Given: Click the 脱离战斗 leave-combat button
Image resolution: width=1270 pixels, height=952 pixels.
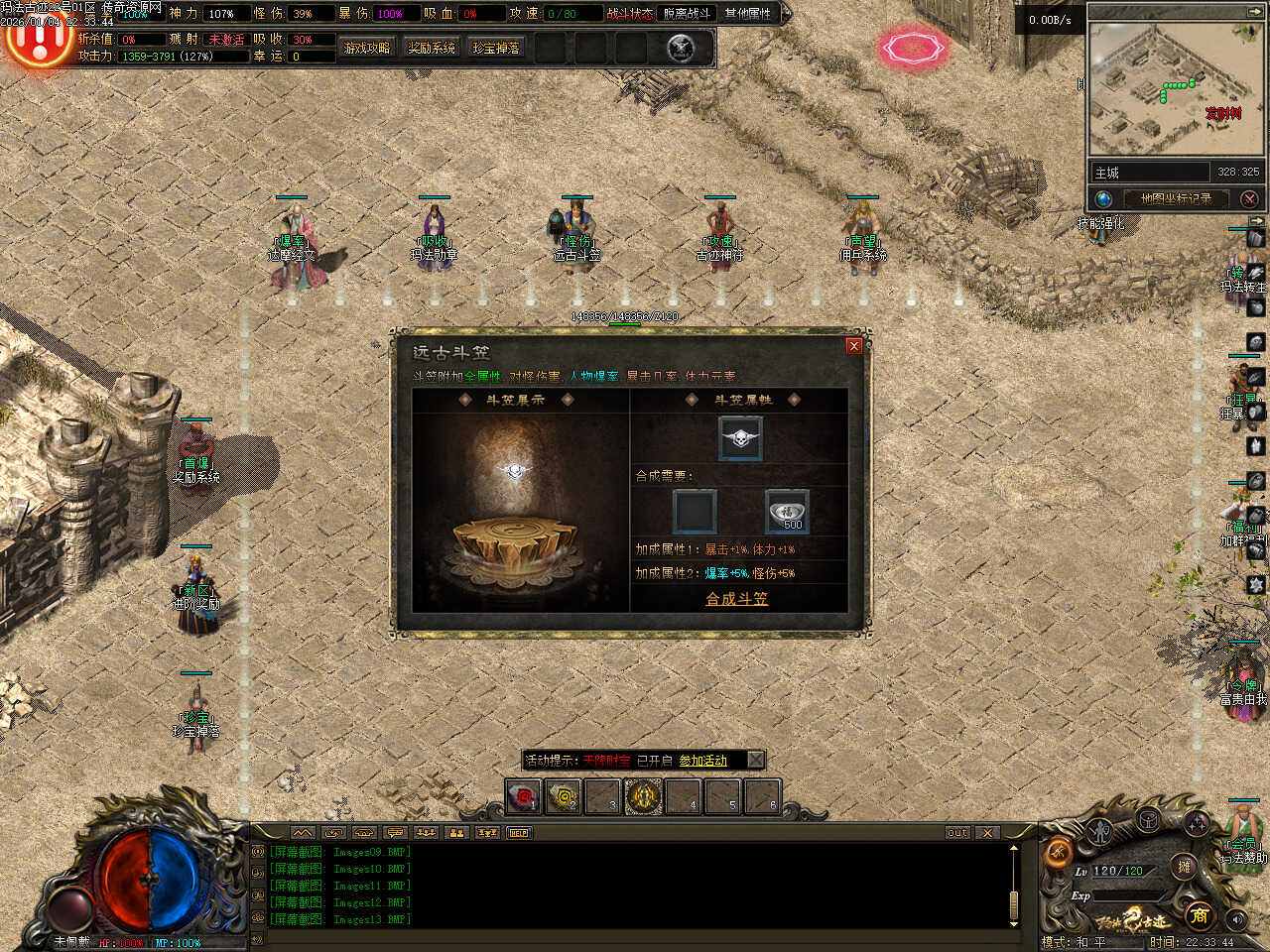Looking at the screenshot, I should [x=687, y=14].
